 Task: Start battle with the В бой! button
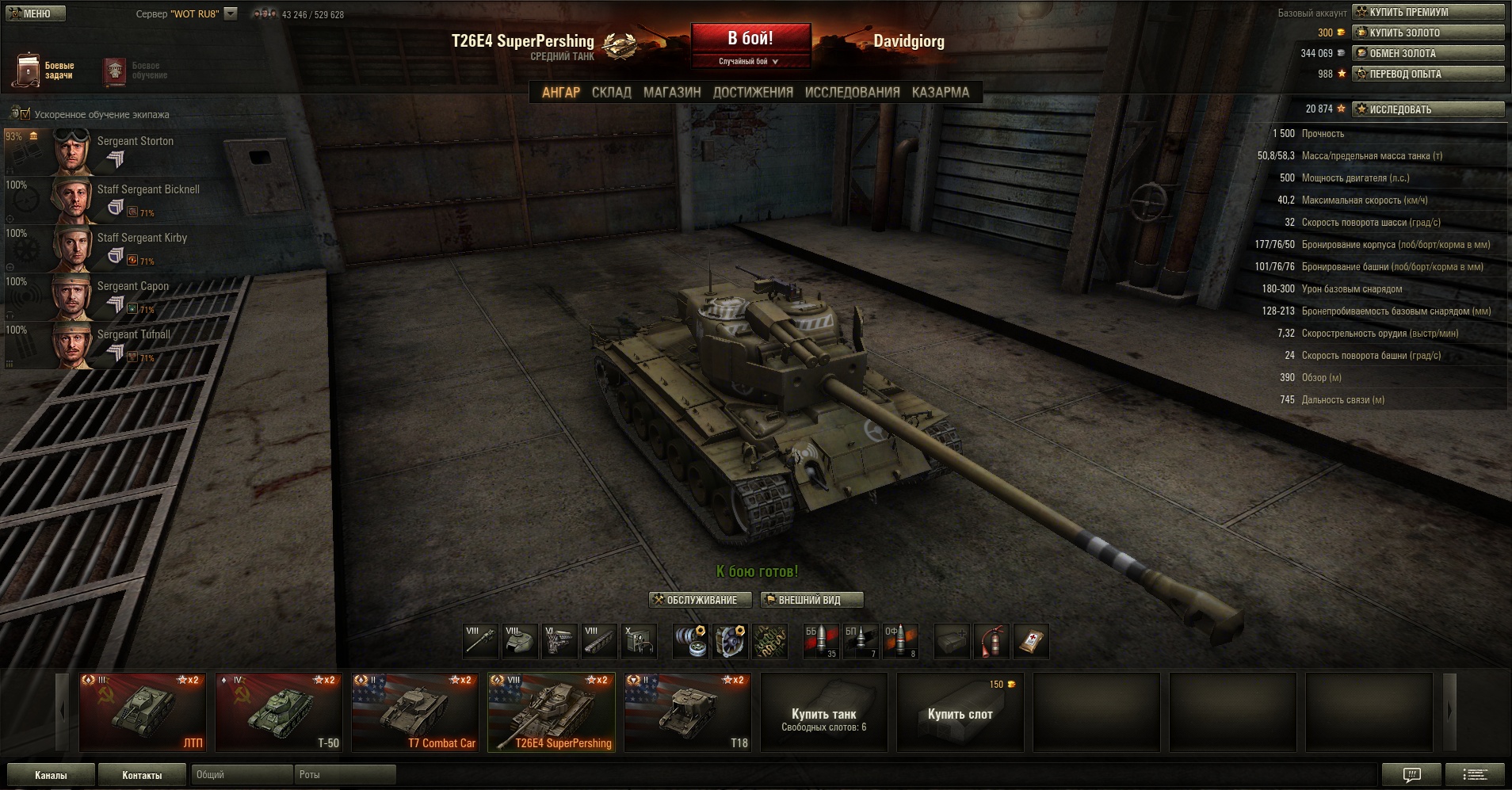coord(750,39)
